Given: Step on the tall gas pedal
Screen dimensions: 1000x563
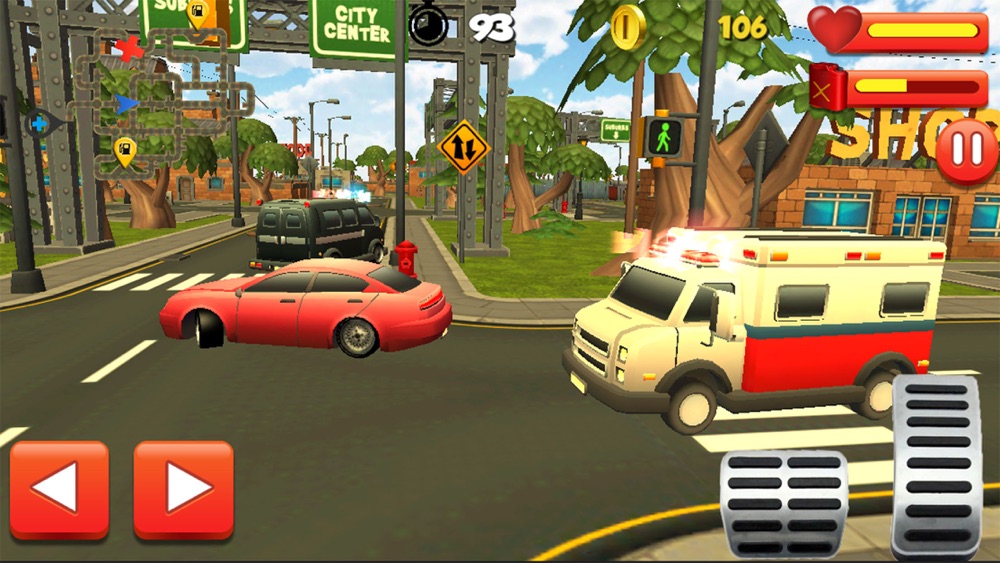Looking at the screenshot, I should click(x=936, y=464).
